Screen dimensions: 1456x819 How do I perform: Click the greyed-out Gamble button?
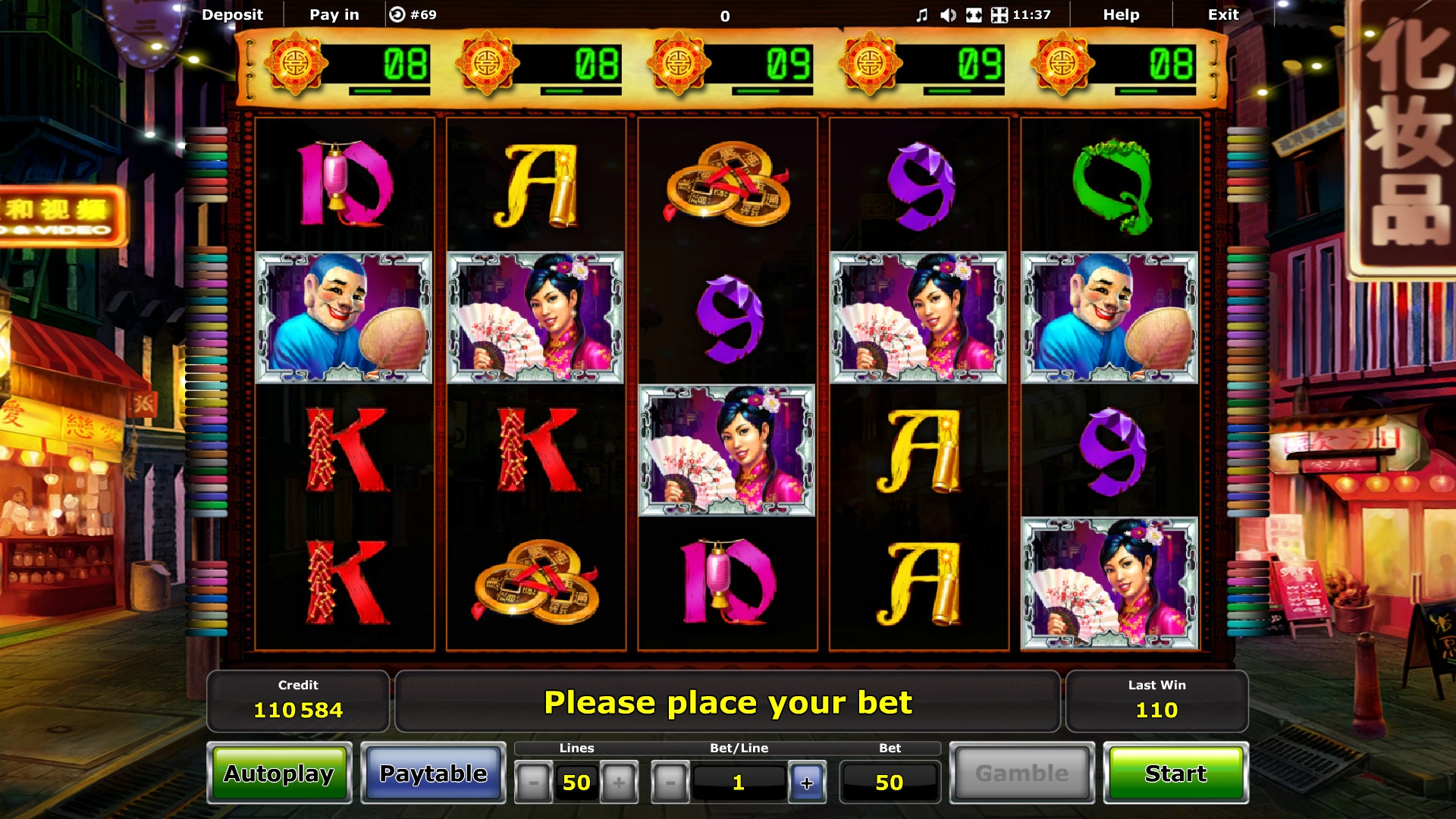click(x=1021, y=773)
